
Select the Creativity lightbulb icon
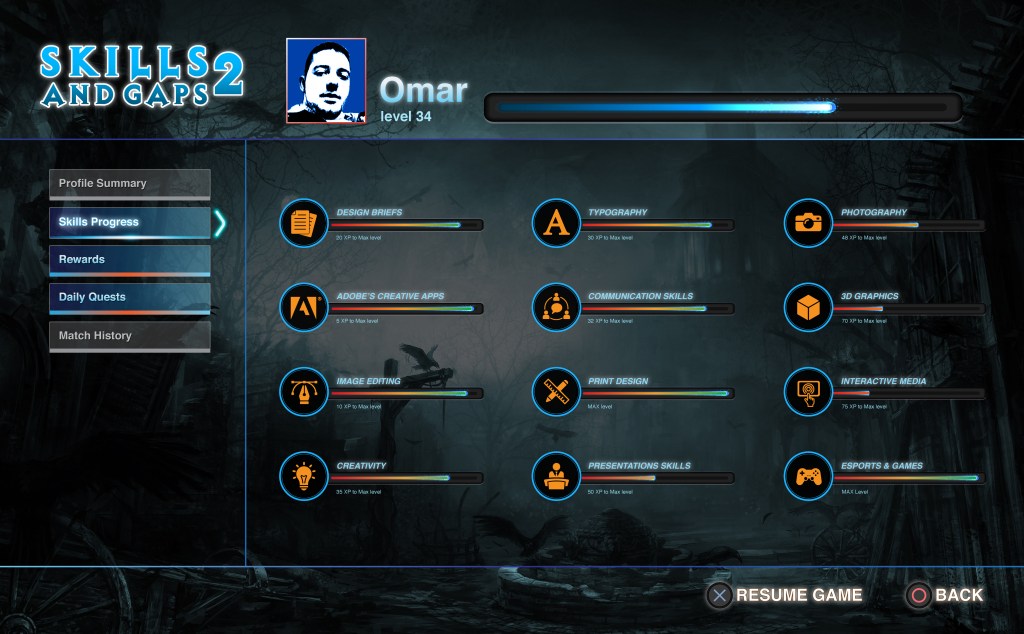304,476
